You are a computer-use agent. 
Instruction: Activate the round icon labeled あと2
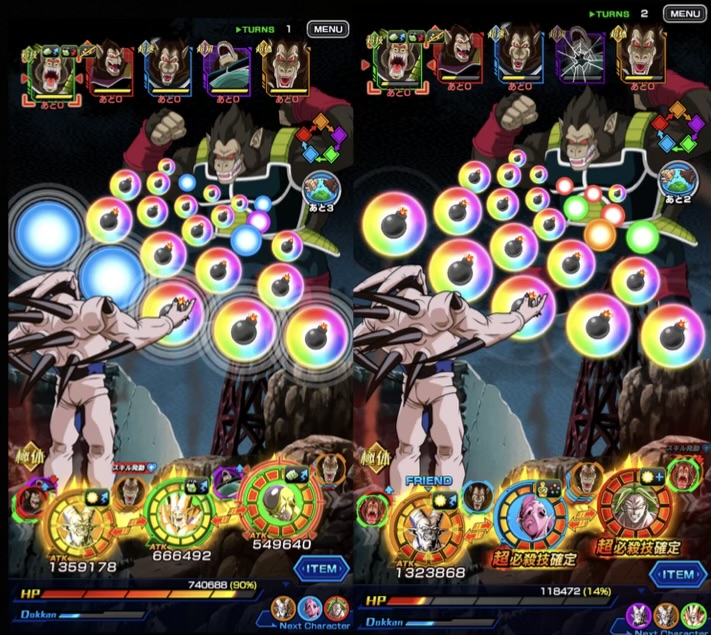click(x=678, y=180)
